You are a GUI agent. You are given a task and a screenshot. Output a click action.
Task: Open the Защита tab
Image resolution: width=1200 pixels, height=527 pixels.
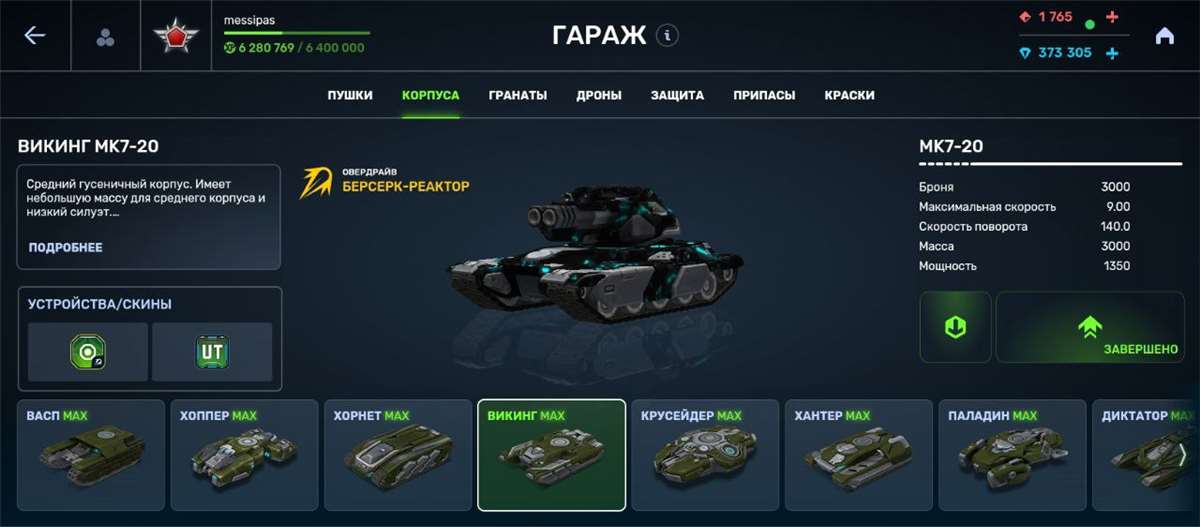[677, 96]
